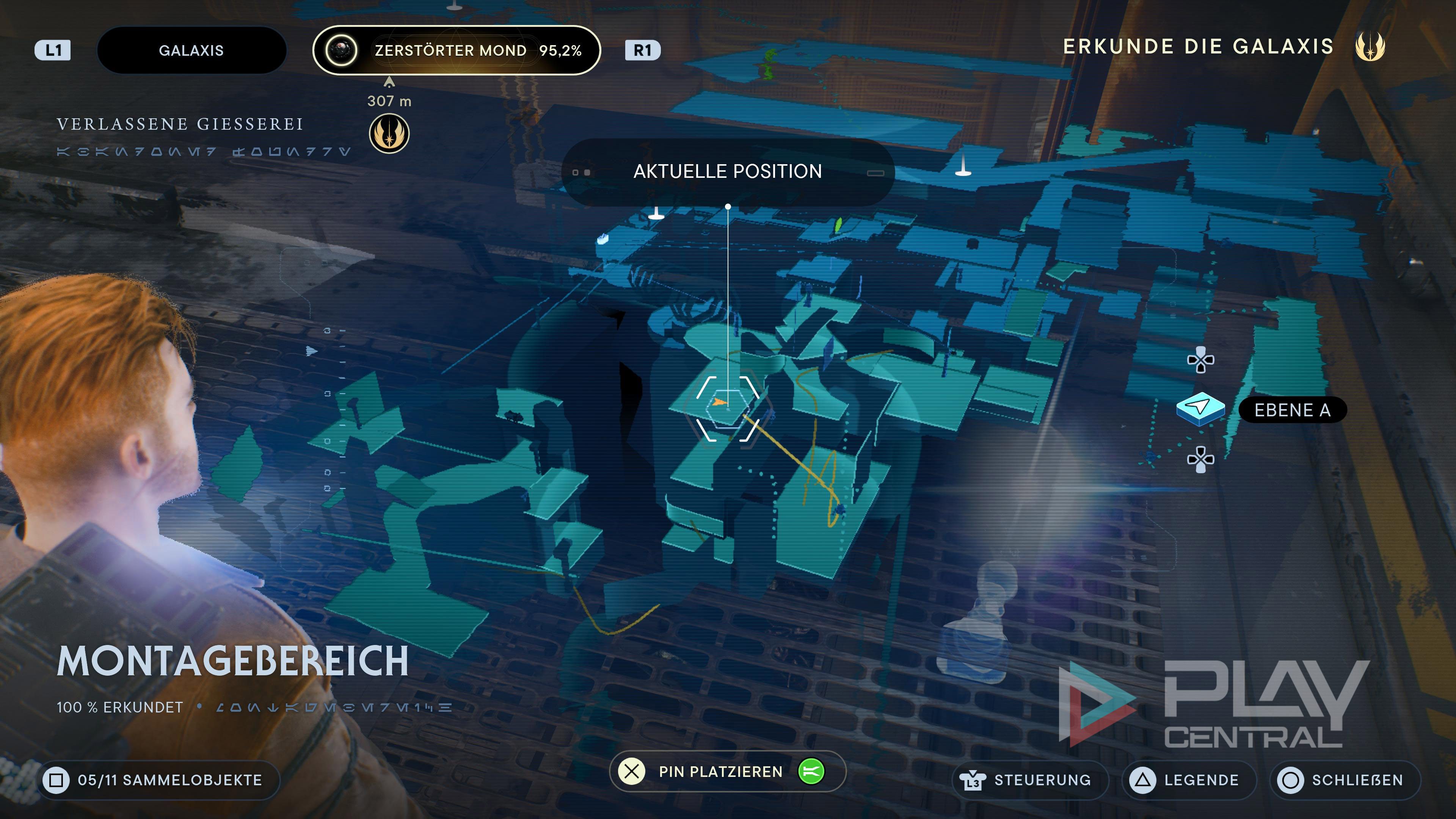Open the map Legende
The image size is (1456, 819).
click(1189, 780)
